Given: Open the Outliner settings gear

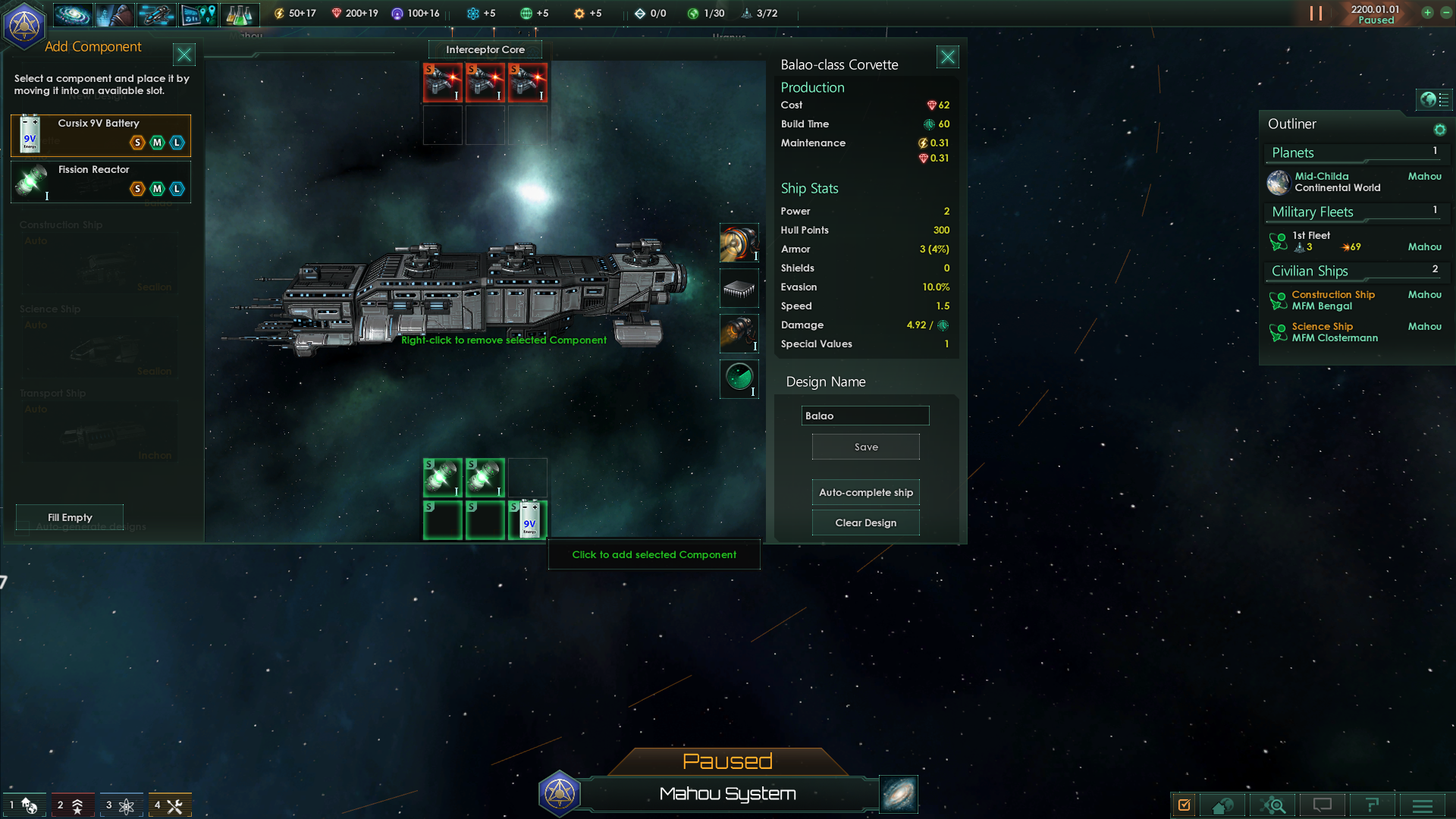Looking at the screenshot, I should coord(1439,130).
